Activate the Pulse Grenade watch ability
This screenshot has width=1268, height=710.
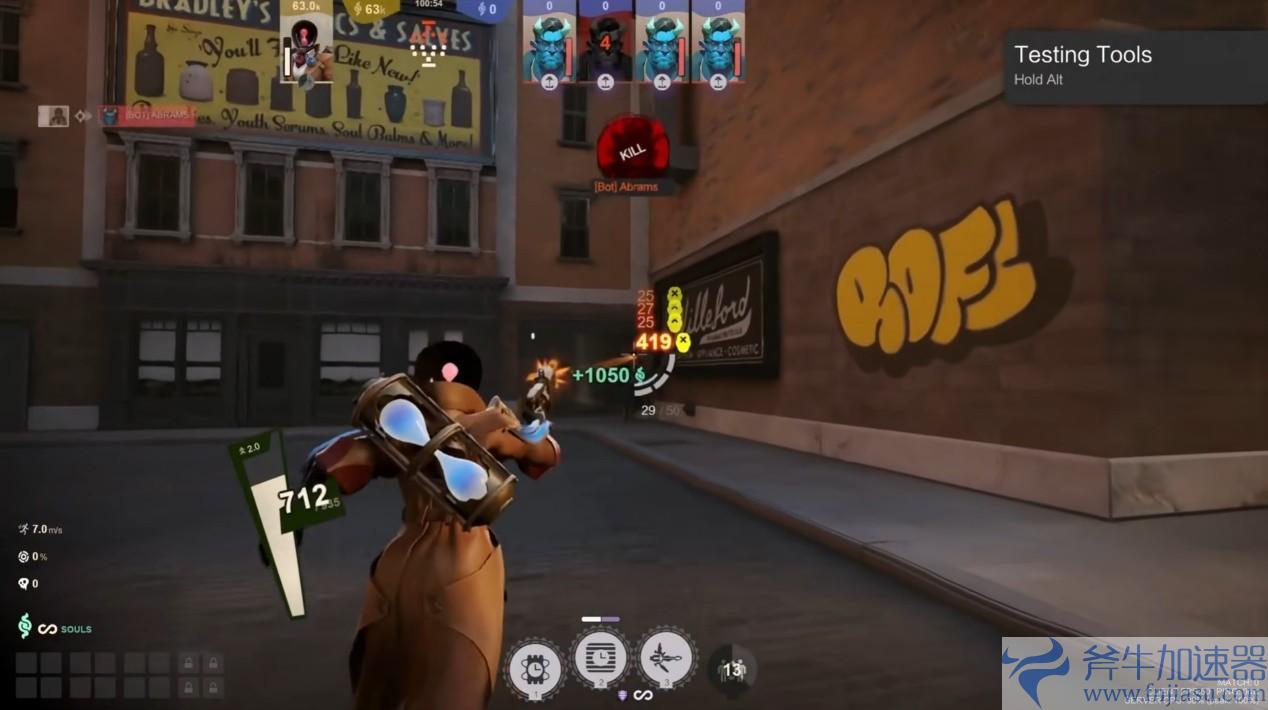point(535,667)
